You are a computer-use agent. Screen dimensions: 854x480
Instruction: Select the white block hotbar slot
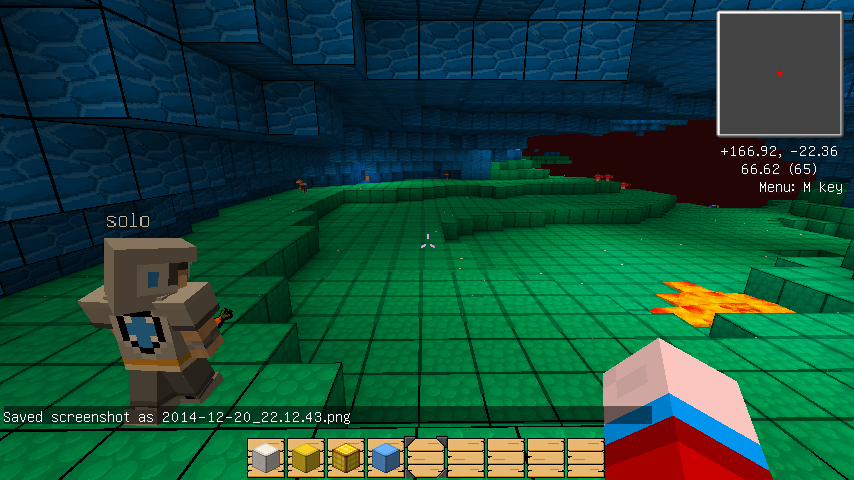click(267, 457)
